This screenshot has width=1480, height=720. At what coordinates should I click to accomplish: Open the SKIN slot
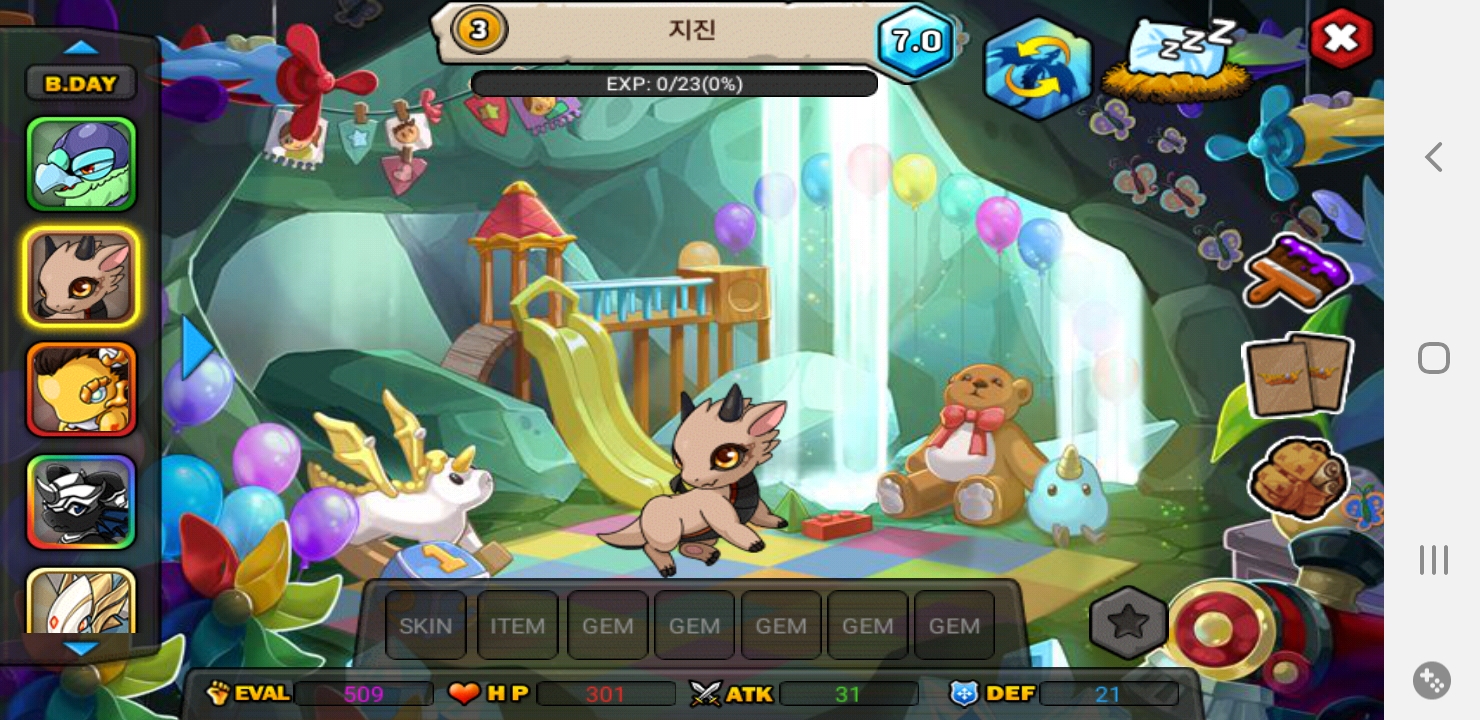[426, 626]
